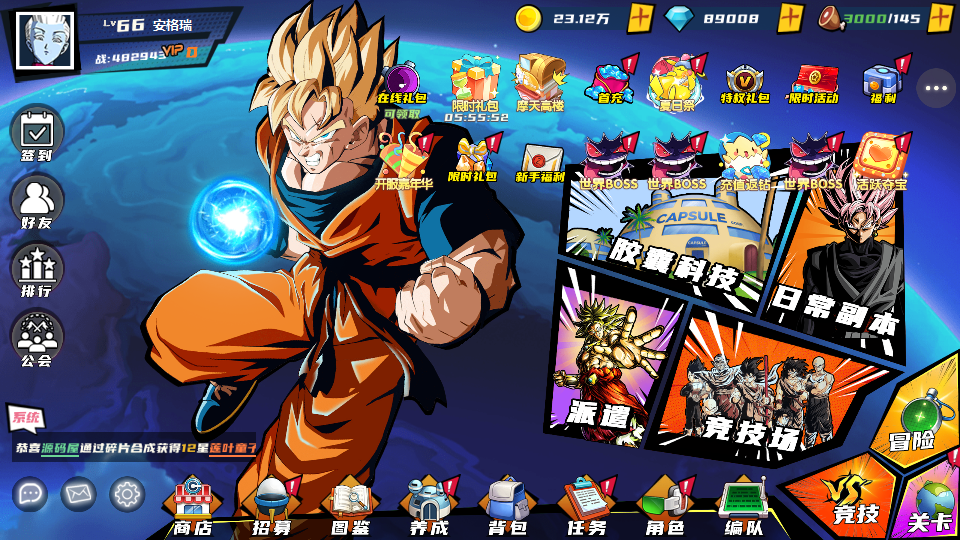View the 任务 quest list
Image resolution: width=960 pixels, height=540 pixels.
586,505
